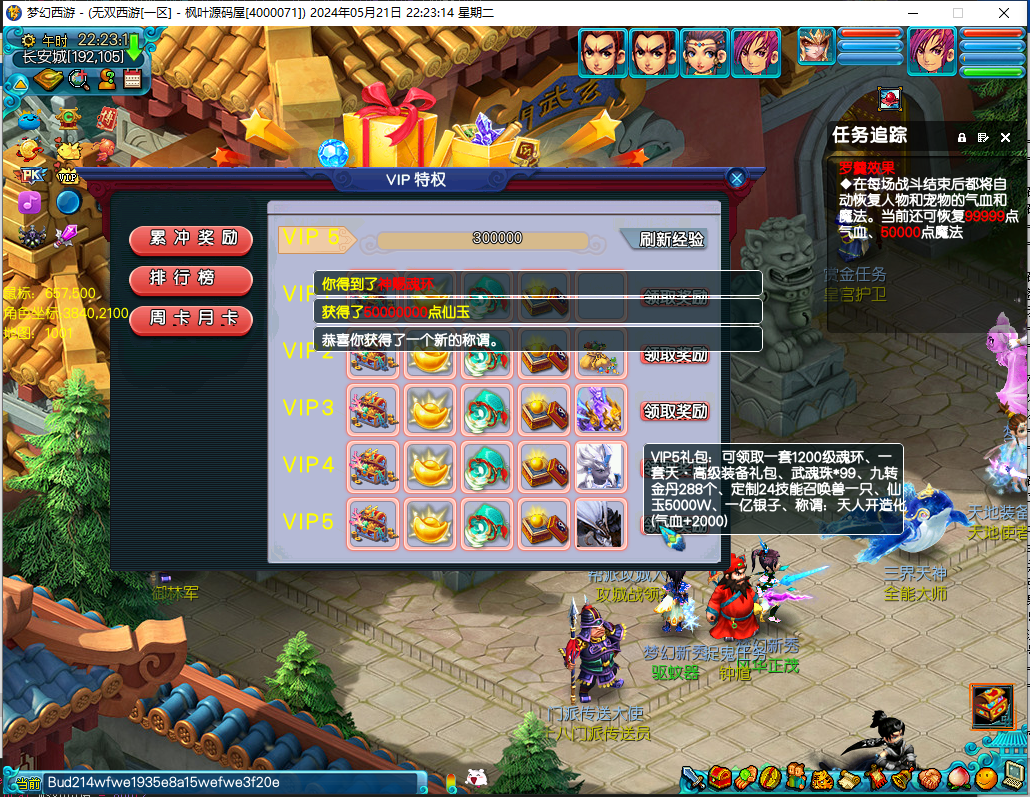Viewport: 1030px width, 797px height.
Task: Open the sword icon in bottom toolbar
Action: (x=693, y=778)
